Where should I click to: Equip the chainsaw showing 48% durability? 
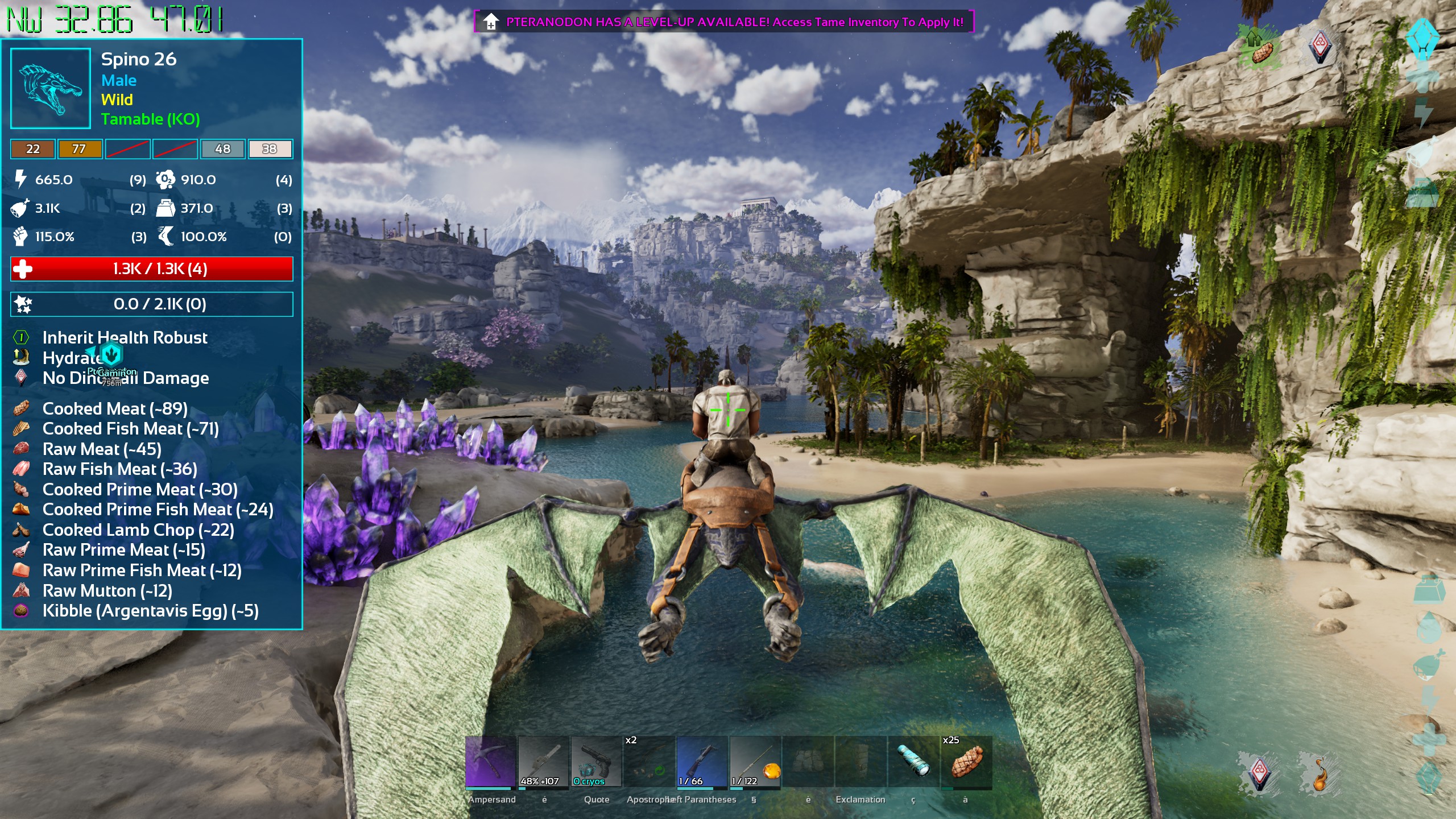(x=543, y=762)
